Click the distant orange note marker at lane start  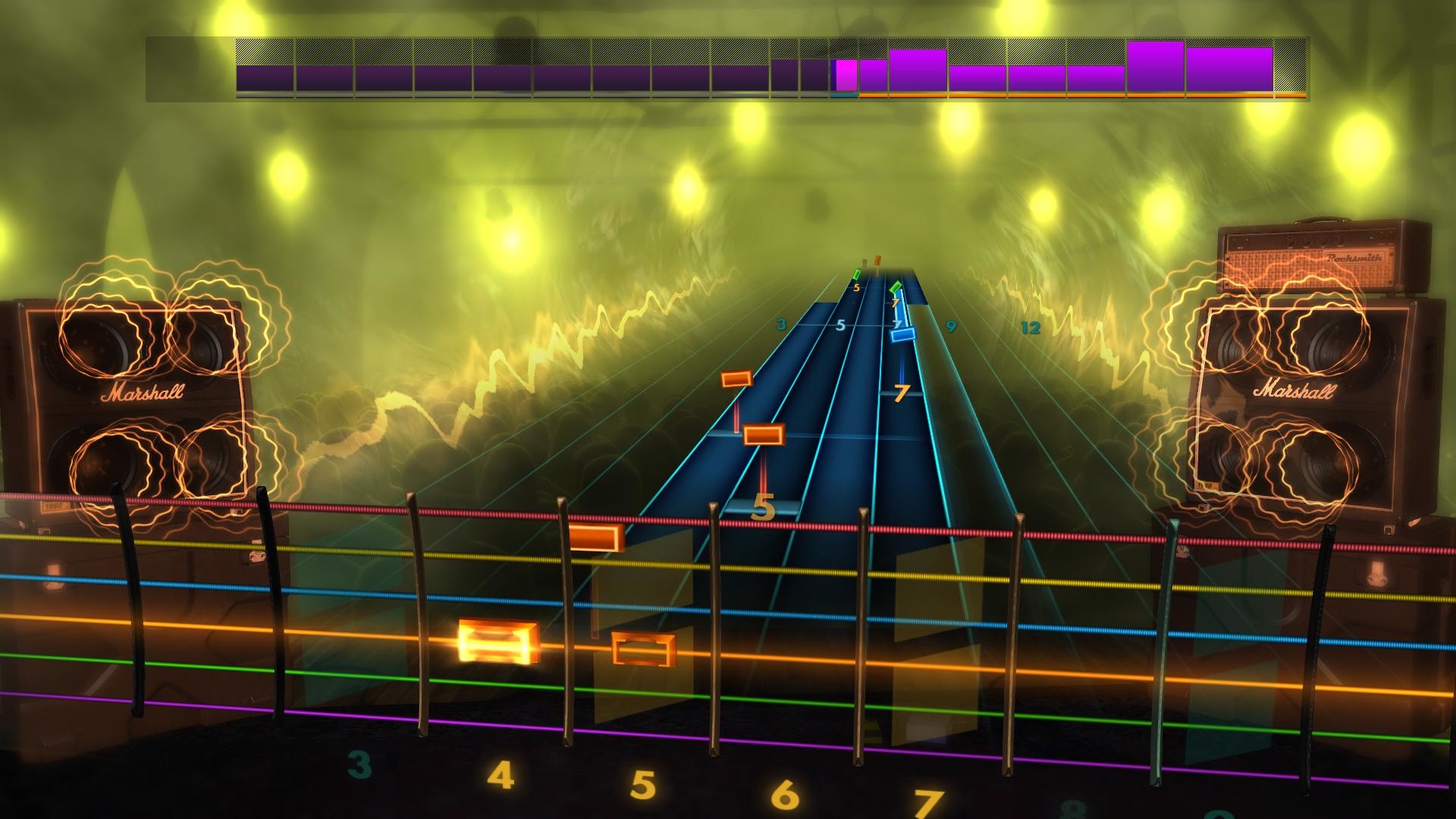tap(877, 259)
